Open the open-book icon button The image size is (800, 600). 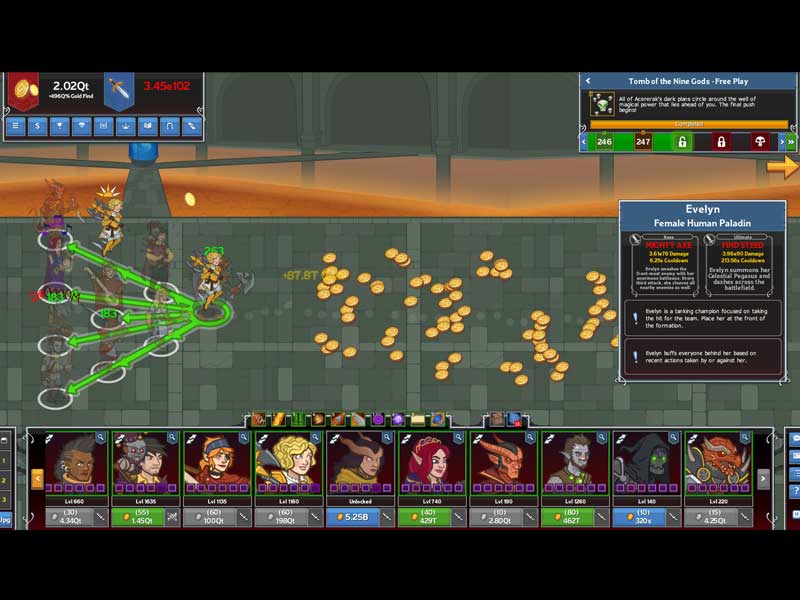click(x=147, y=126)
